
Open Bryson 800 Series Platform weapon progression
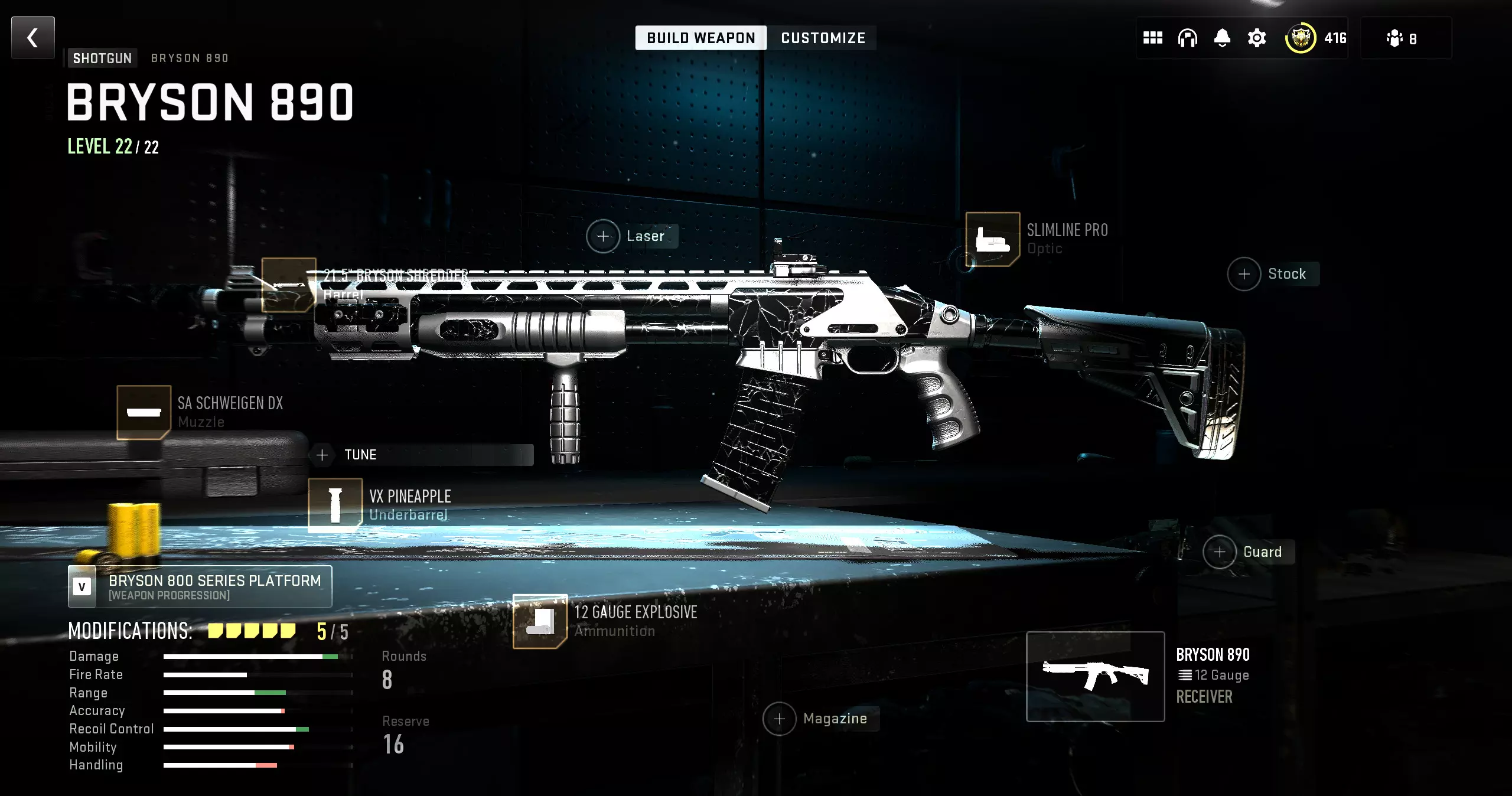(200, 586)
